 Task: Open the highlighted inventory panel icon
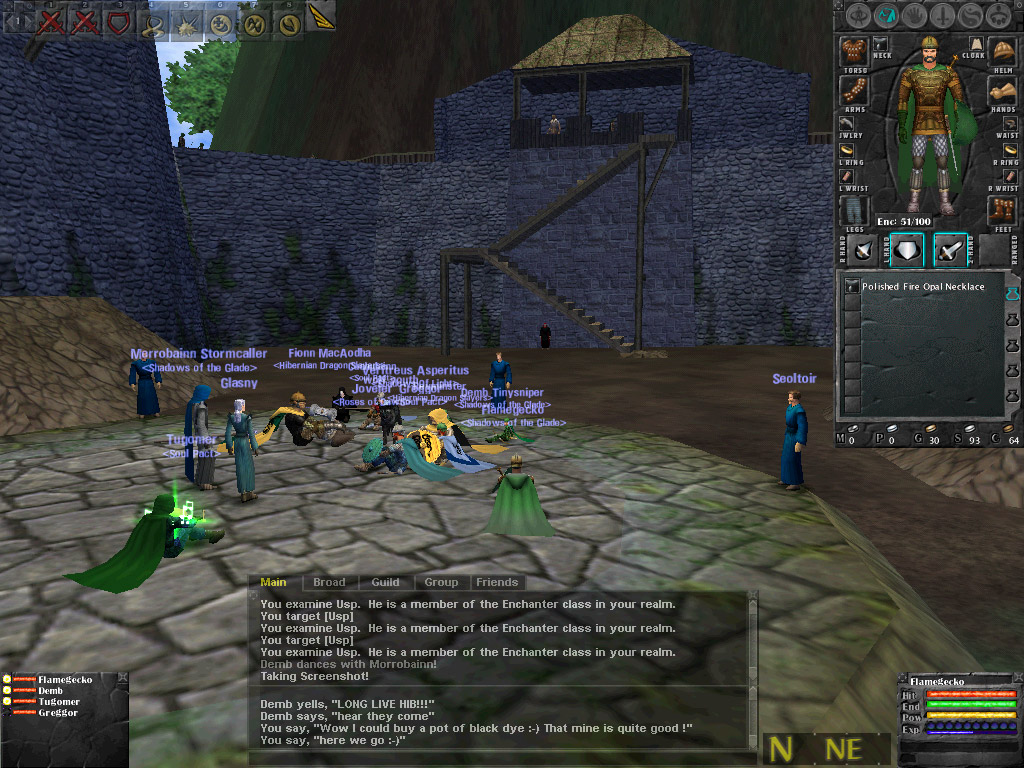click(885, 16)
